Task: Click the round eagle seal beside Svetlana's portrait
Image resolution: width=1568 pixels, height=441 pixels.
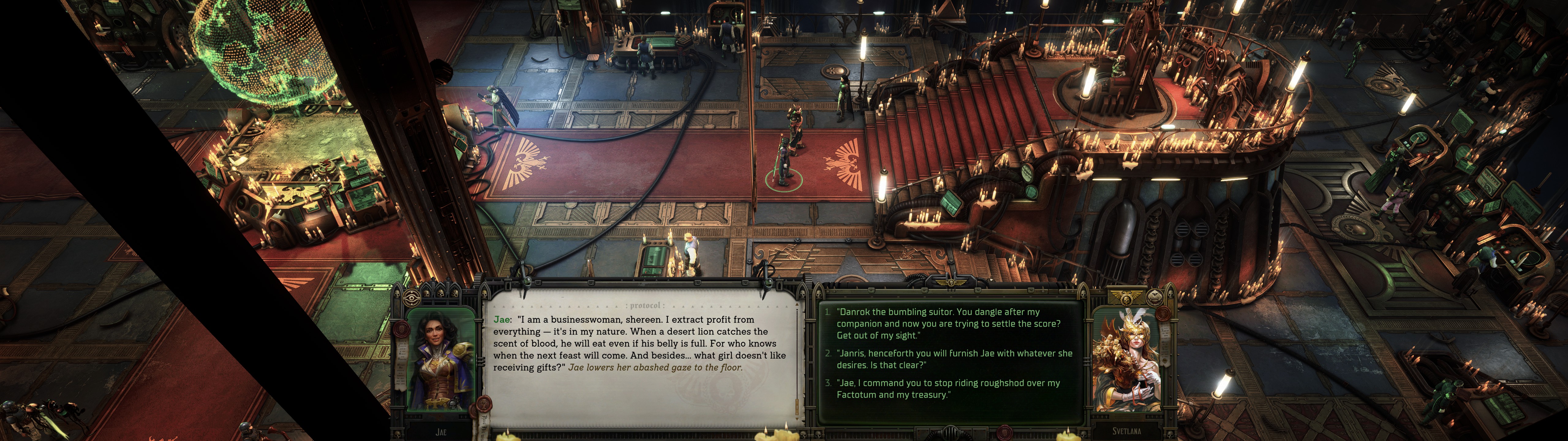Action: (1155, 297)
